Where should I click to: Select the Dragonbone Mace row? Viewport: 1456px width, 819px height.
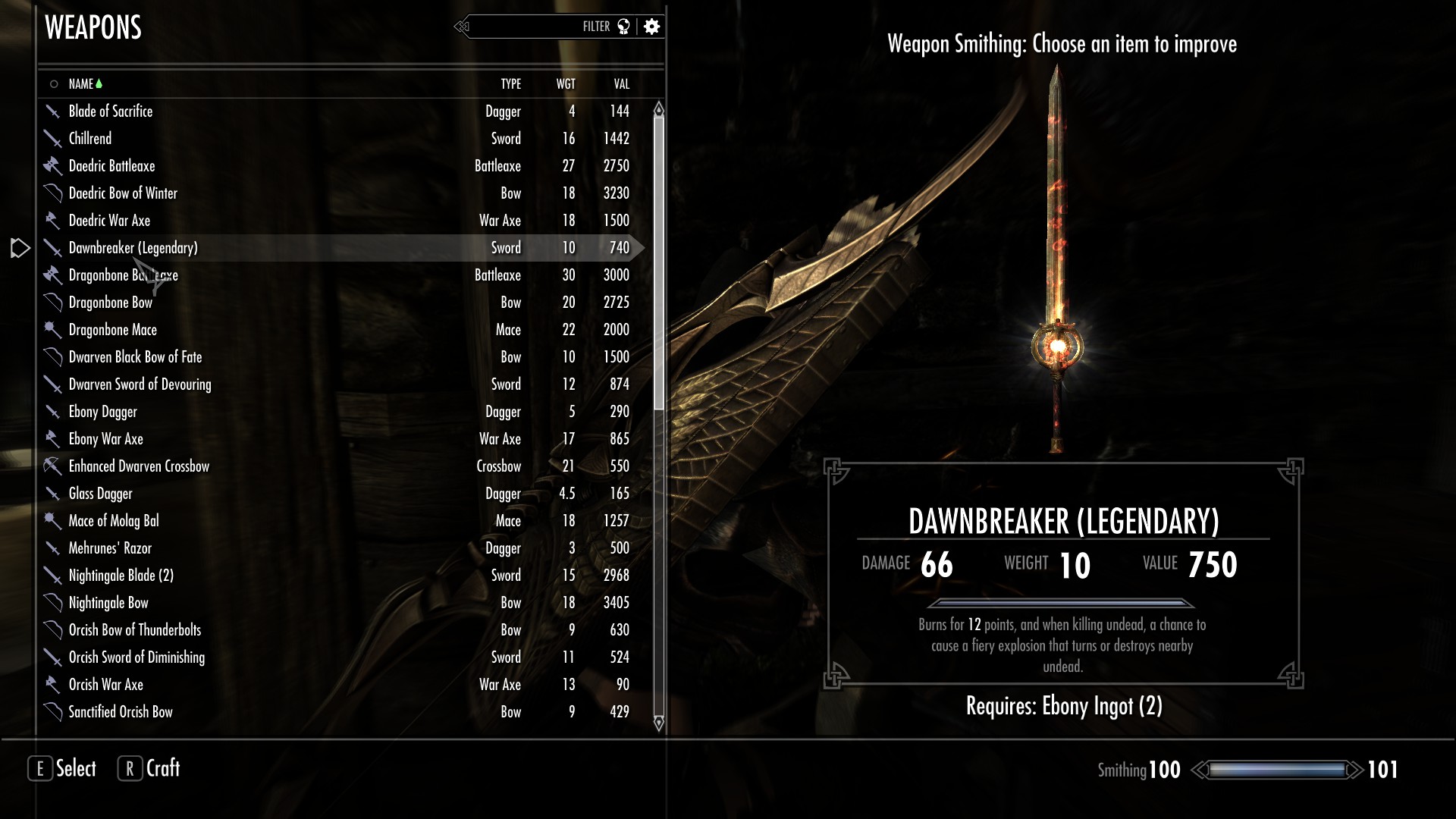(113, 330)
